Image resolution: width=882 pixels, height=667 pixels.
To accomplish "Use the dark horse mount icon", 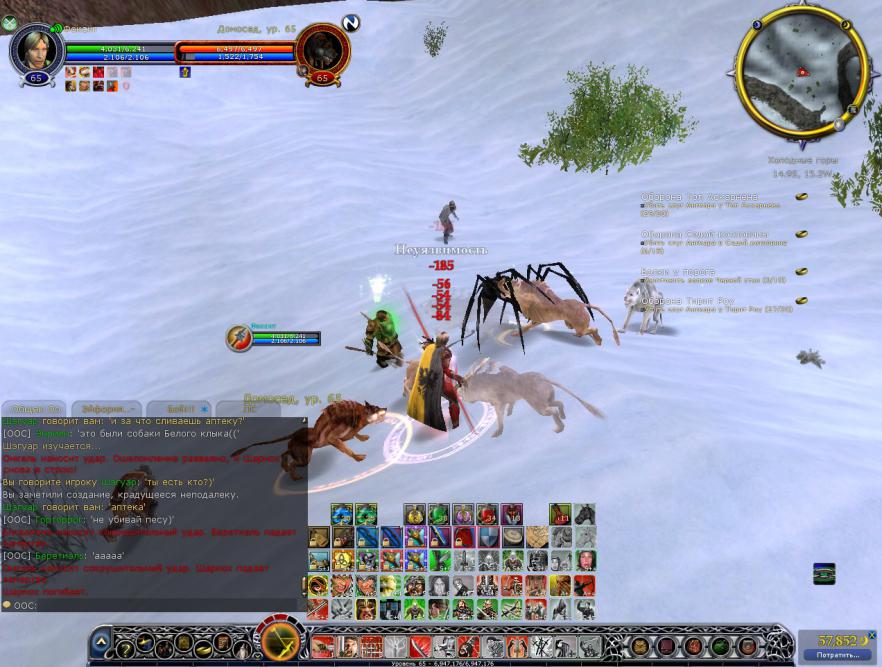I will point(585,514).
